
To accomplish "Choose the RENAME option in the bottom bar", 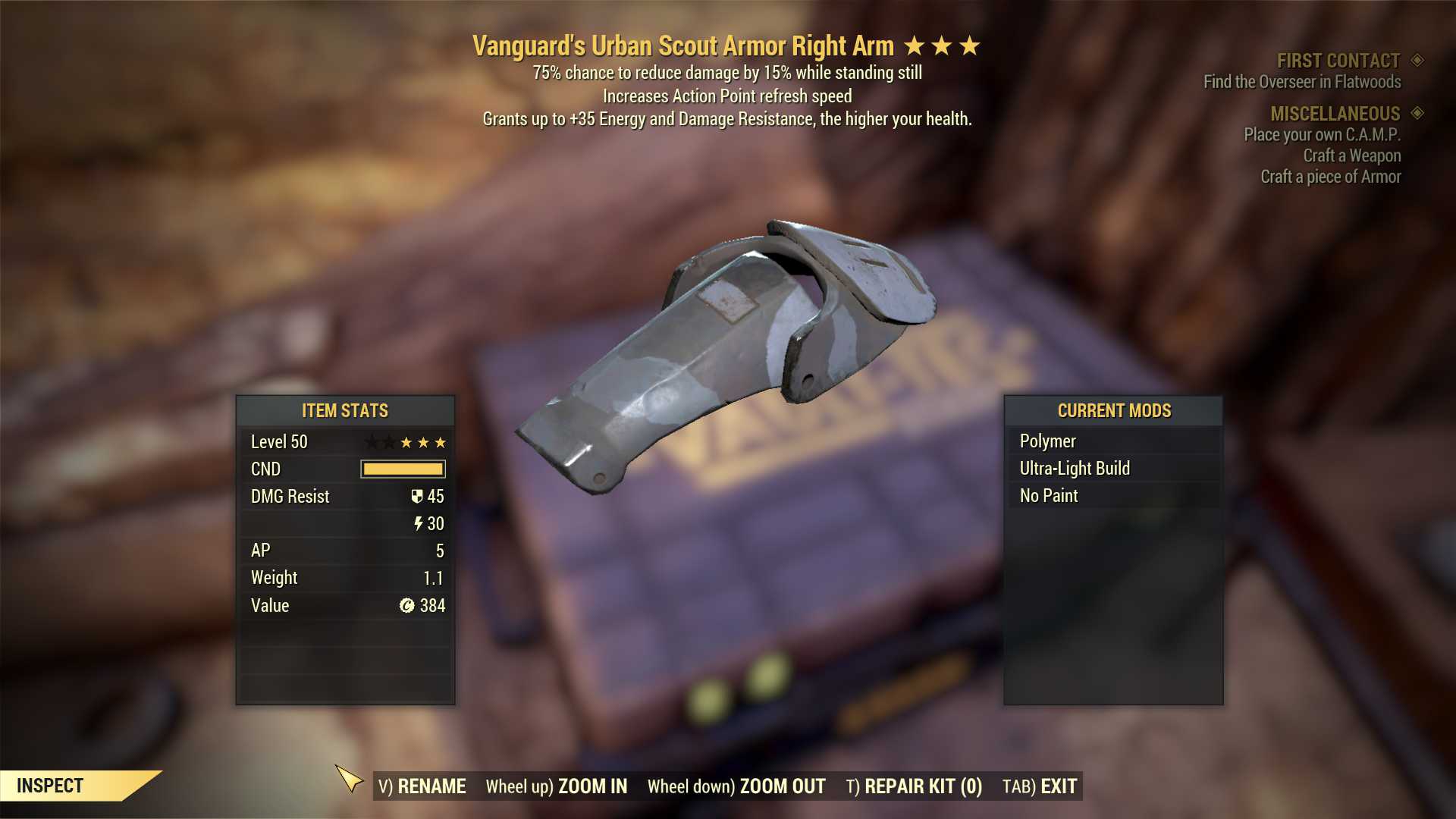I will pyautogui.click(x=422, y=786).
